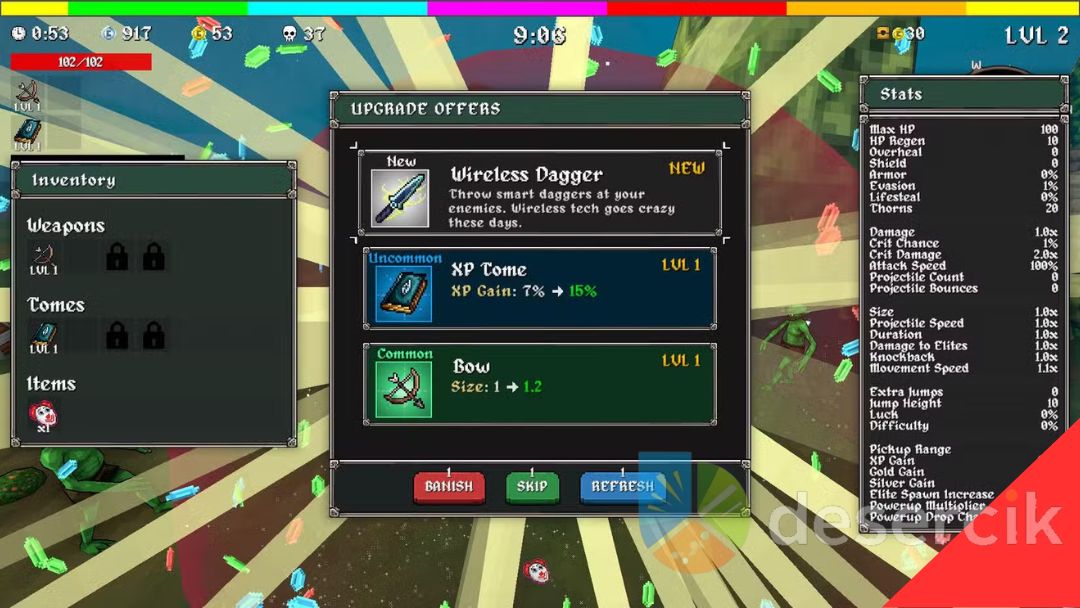Click the clown mask item in Inventory
The height and width of the screenshot is (608, 1080).
(x=43, y=414)
